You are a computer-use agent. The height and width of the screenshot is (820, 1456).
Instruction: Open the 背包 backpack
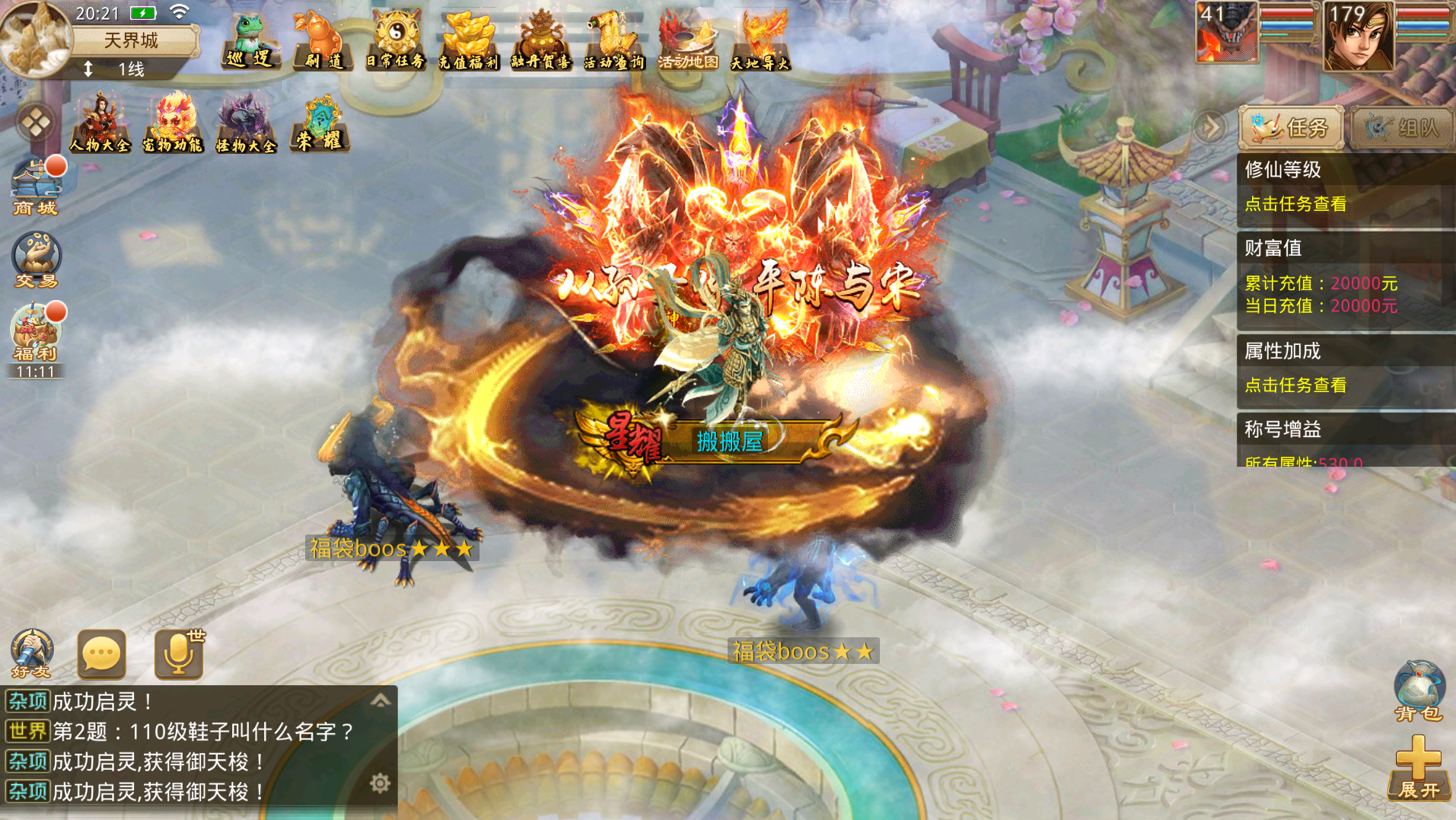click(x=1419, y=691)
